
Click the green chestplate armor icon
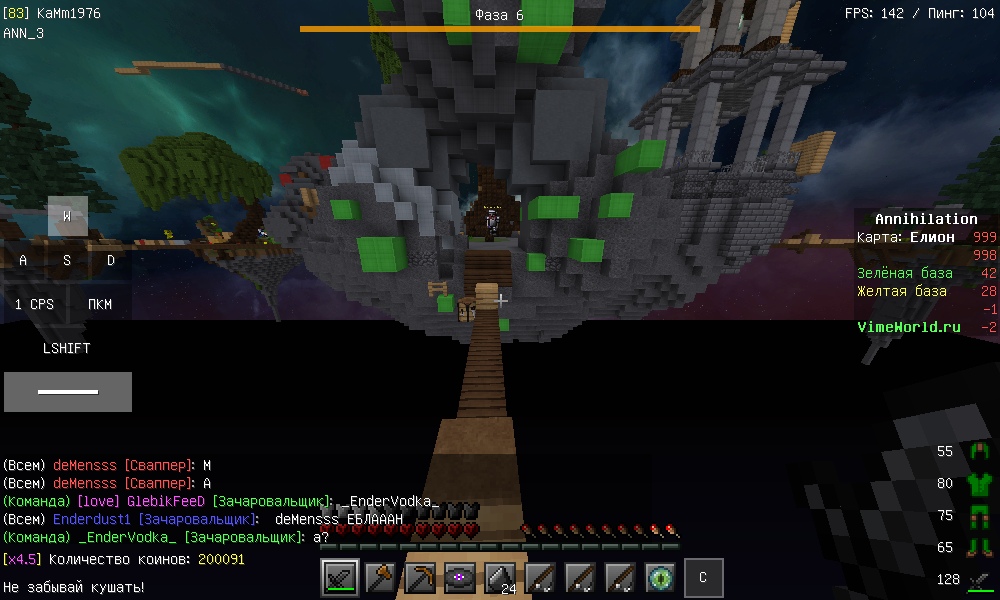coord(979,484)
